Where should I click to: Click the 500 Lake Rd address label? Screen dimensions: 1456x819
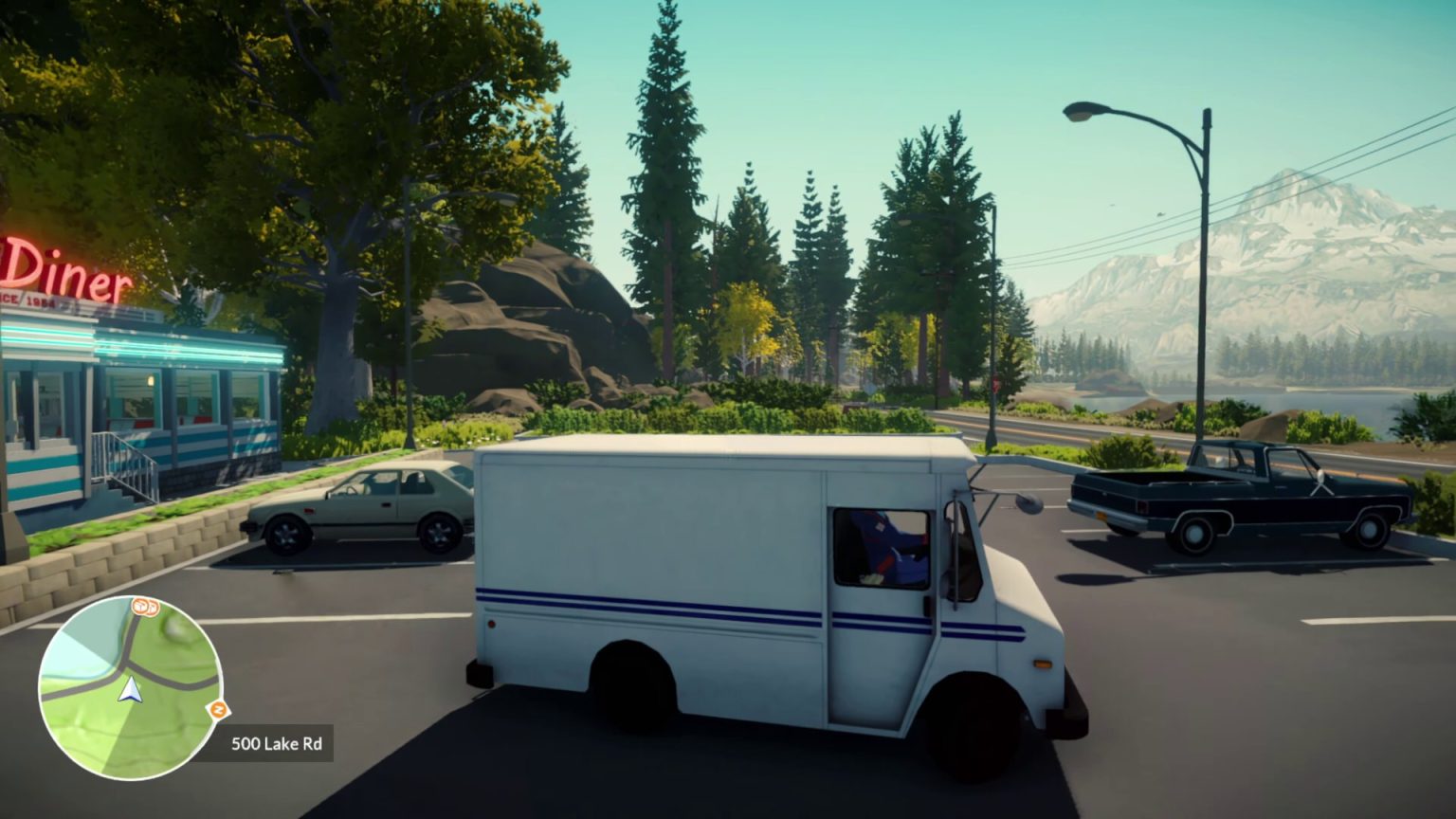tap(275, 744)
